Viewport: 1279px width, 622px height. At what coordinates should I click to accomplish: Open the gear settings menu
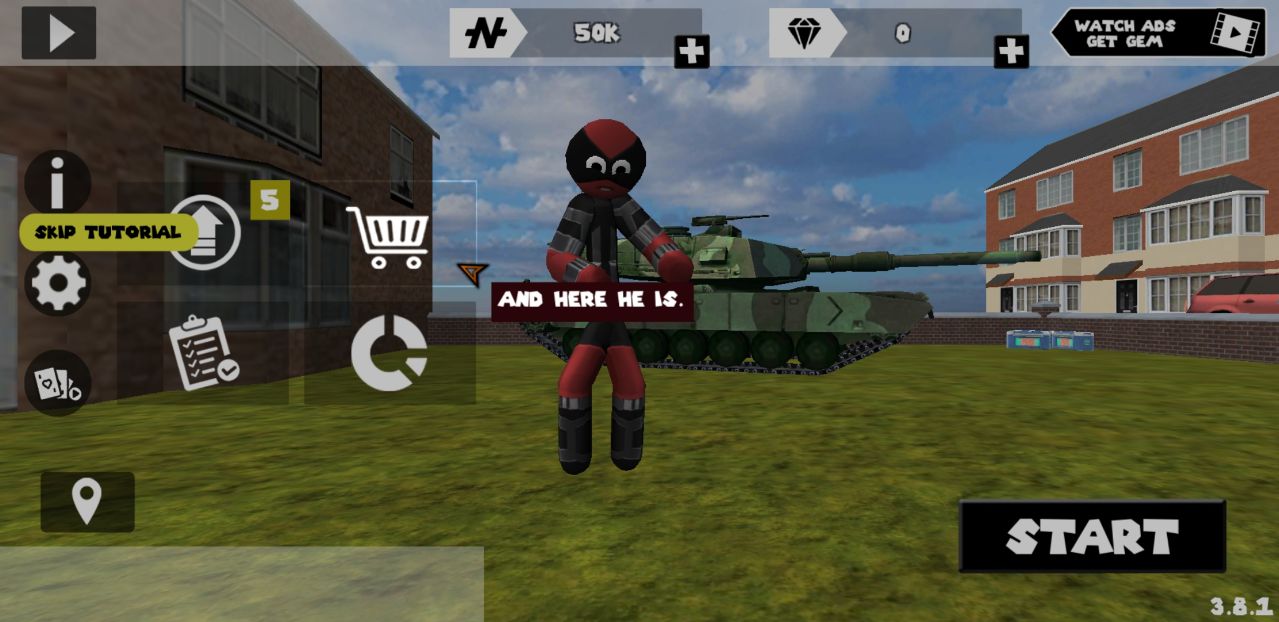[58, 284]
